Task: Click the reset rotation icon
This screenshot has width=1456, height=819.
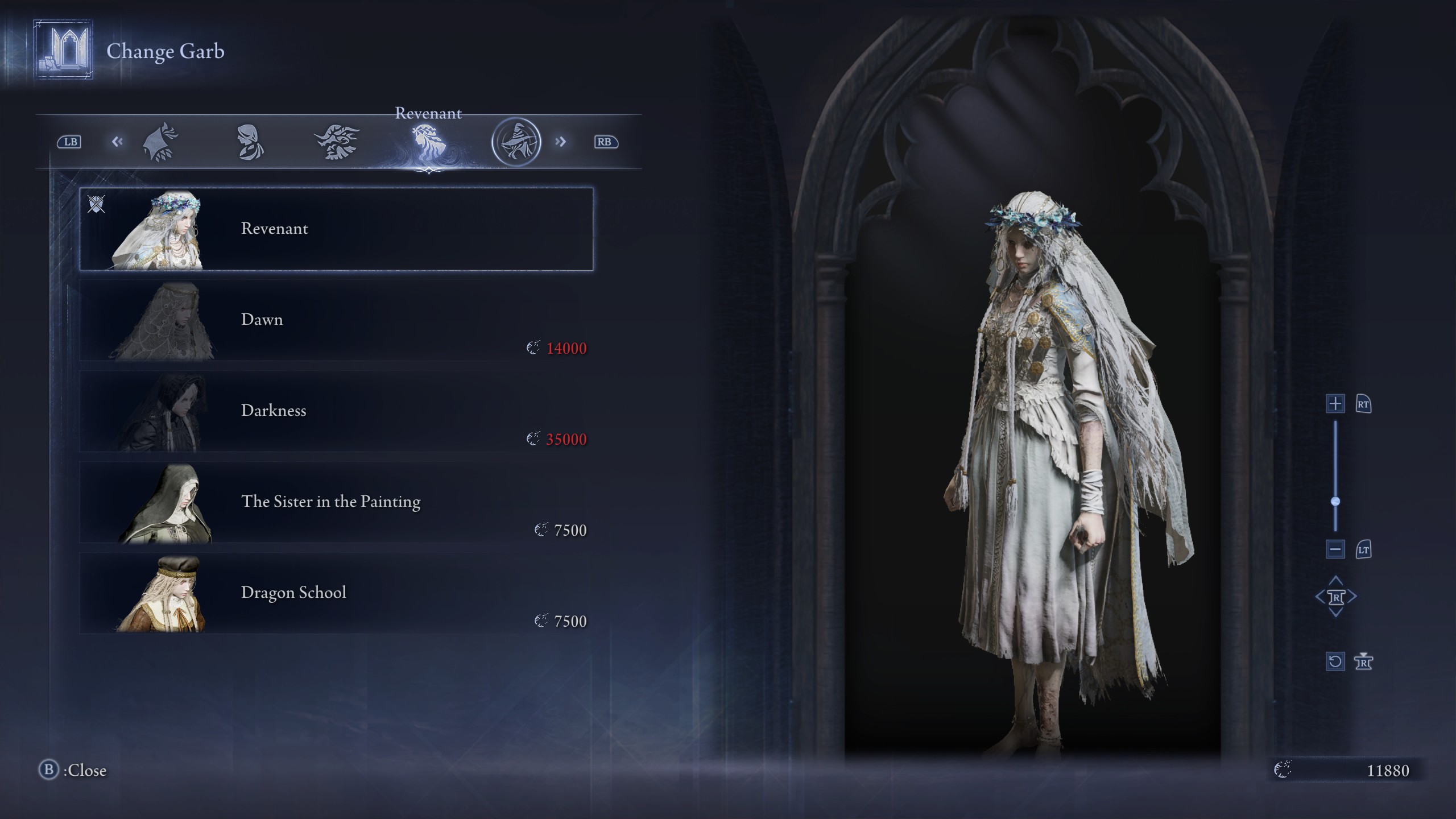Action: pos(1334,661)
